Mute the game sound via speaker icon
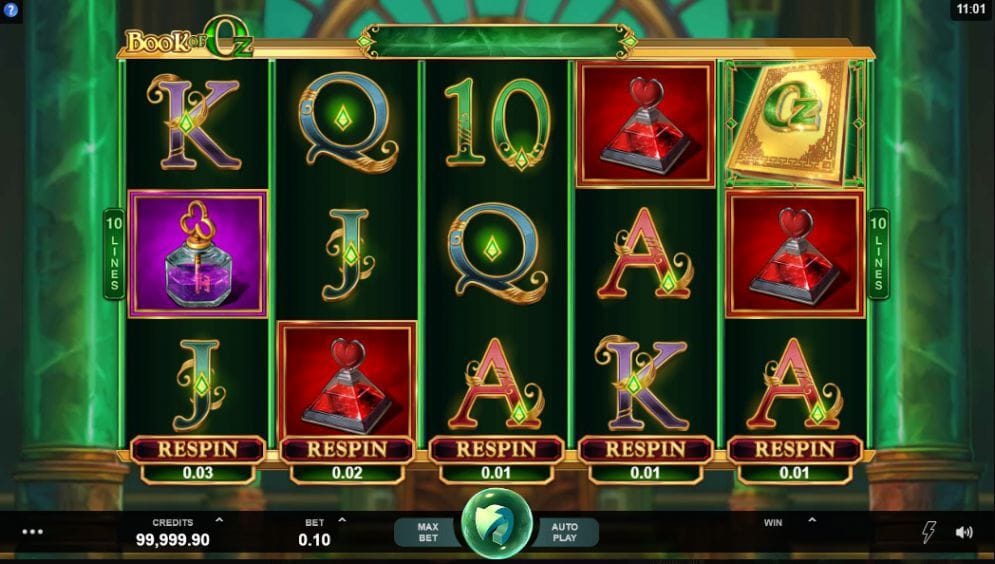 tap(964, 533)
